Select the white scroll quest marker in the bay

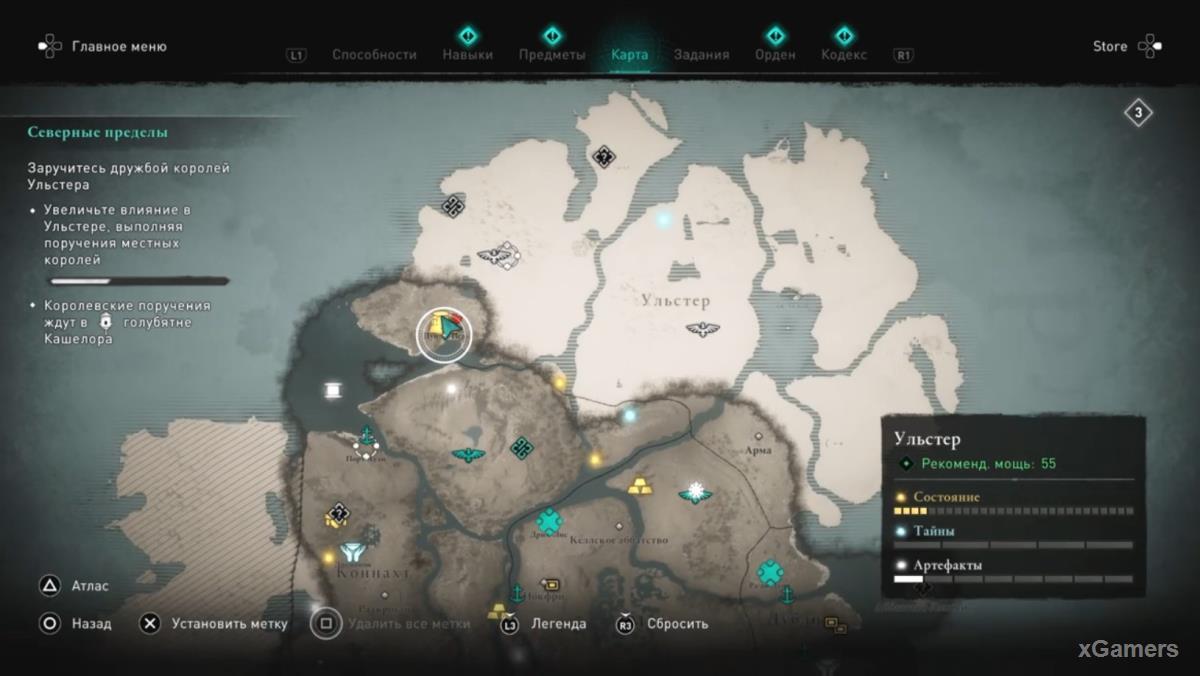[x=331, y=390]
